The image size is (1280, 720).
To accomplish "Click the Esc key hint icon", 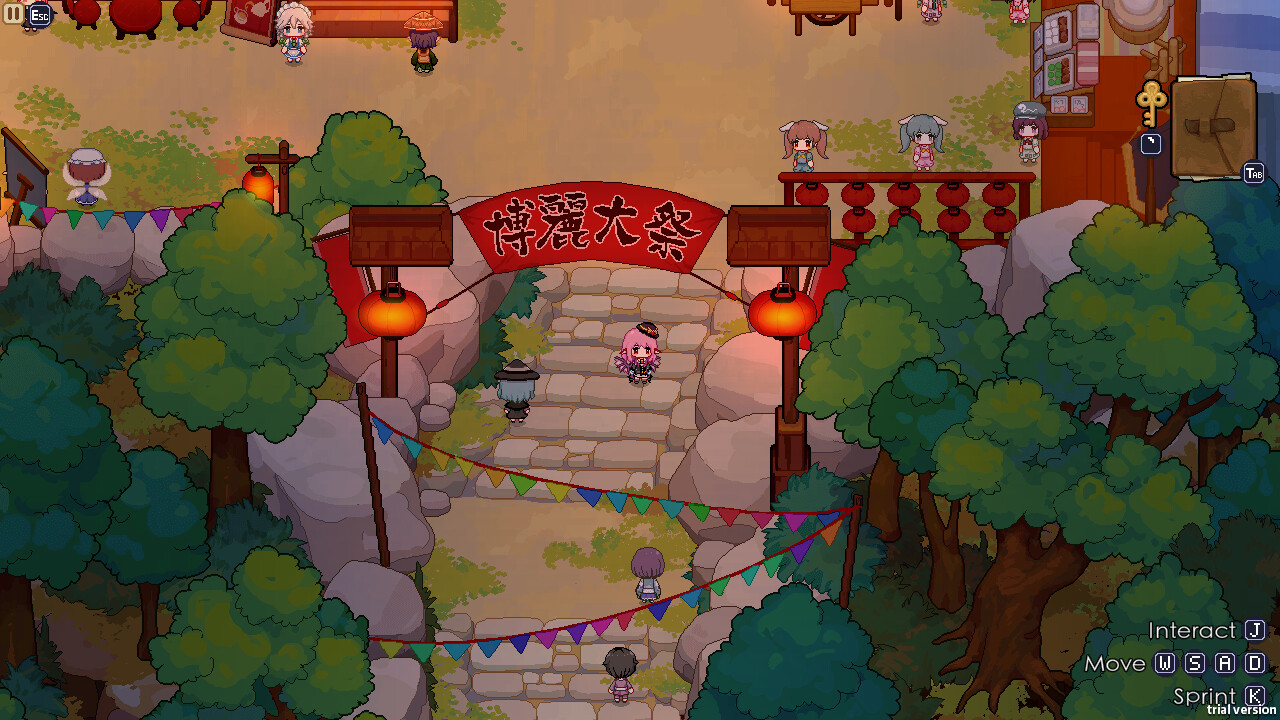I will point(40,16).
